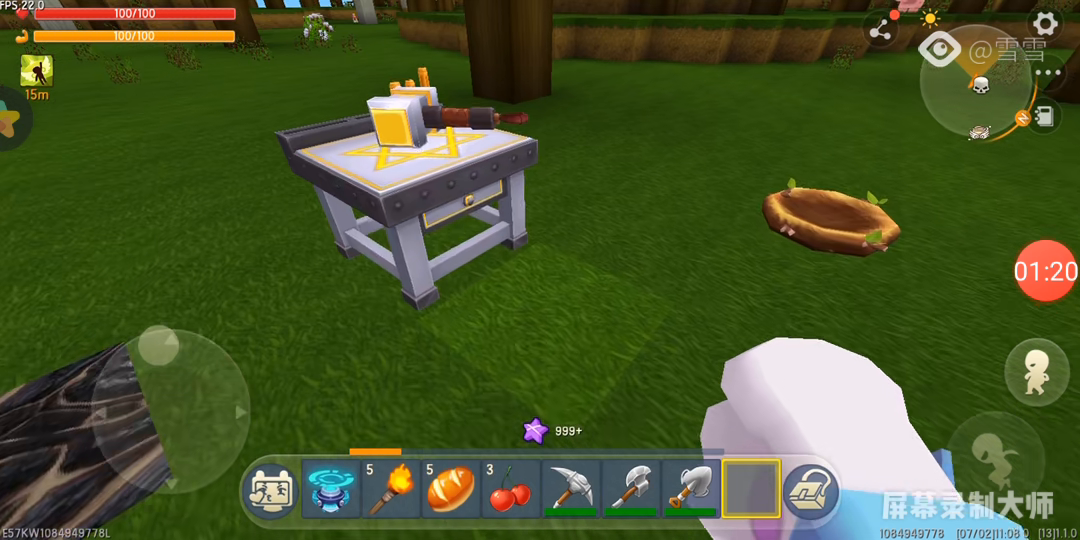The image size is (1080, 540).
Task: Click the red 01:20 recording timer button
Action: click(1046, 271)
